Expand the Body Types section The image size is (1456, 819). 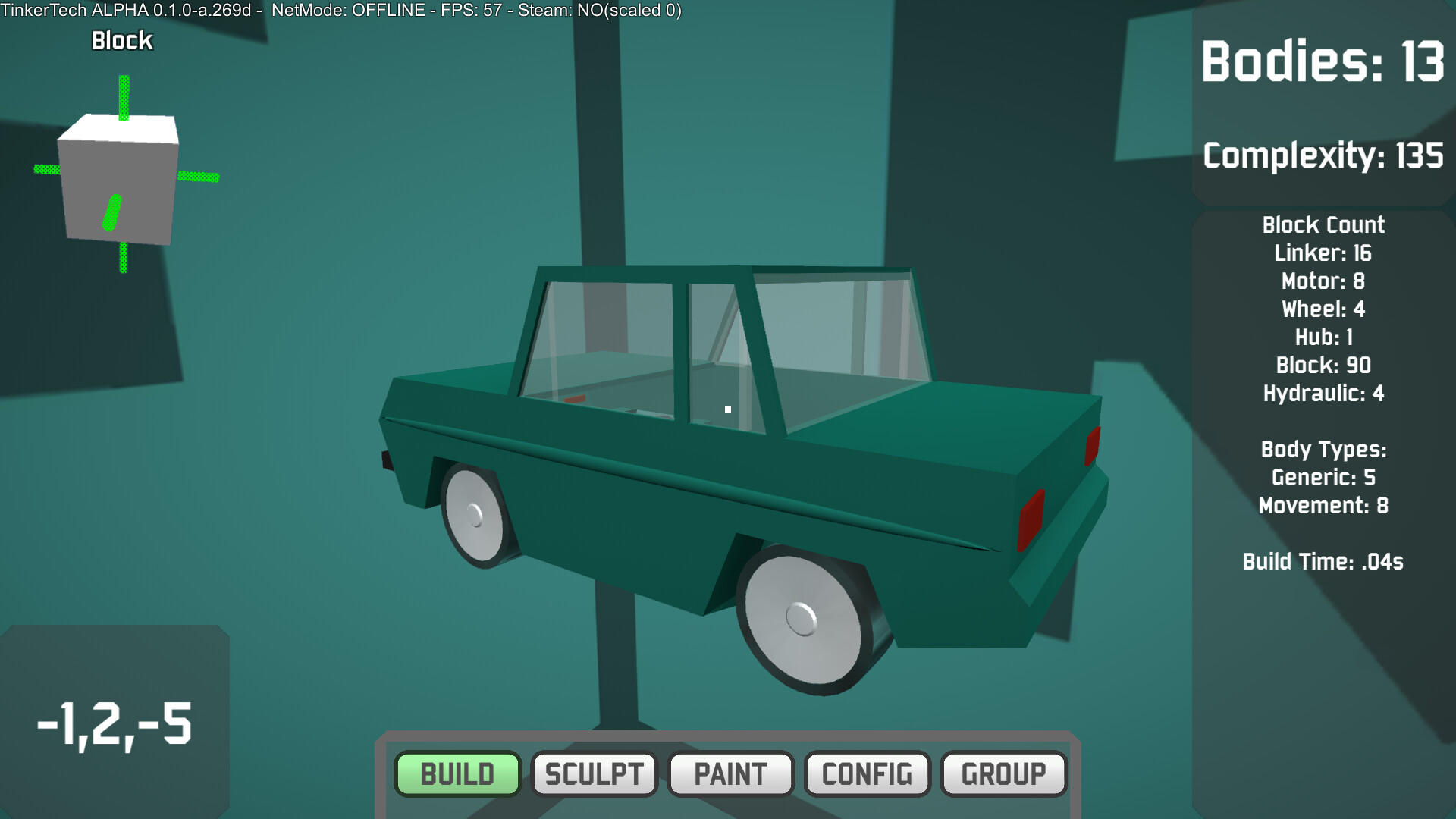click(1323, 449)
